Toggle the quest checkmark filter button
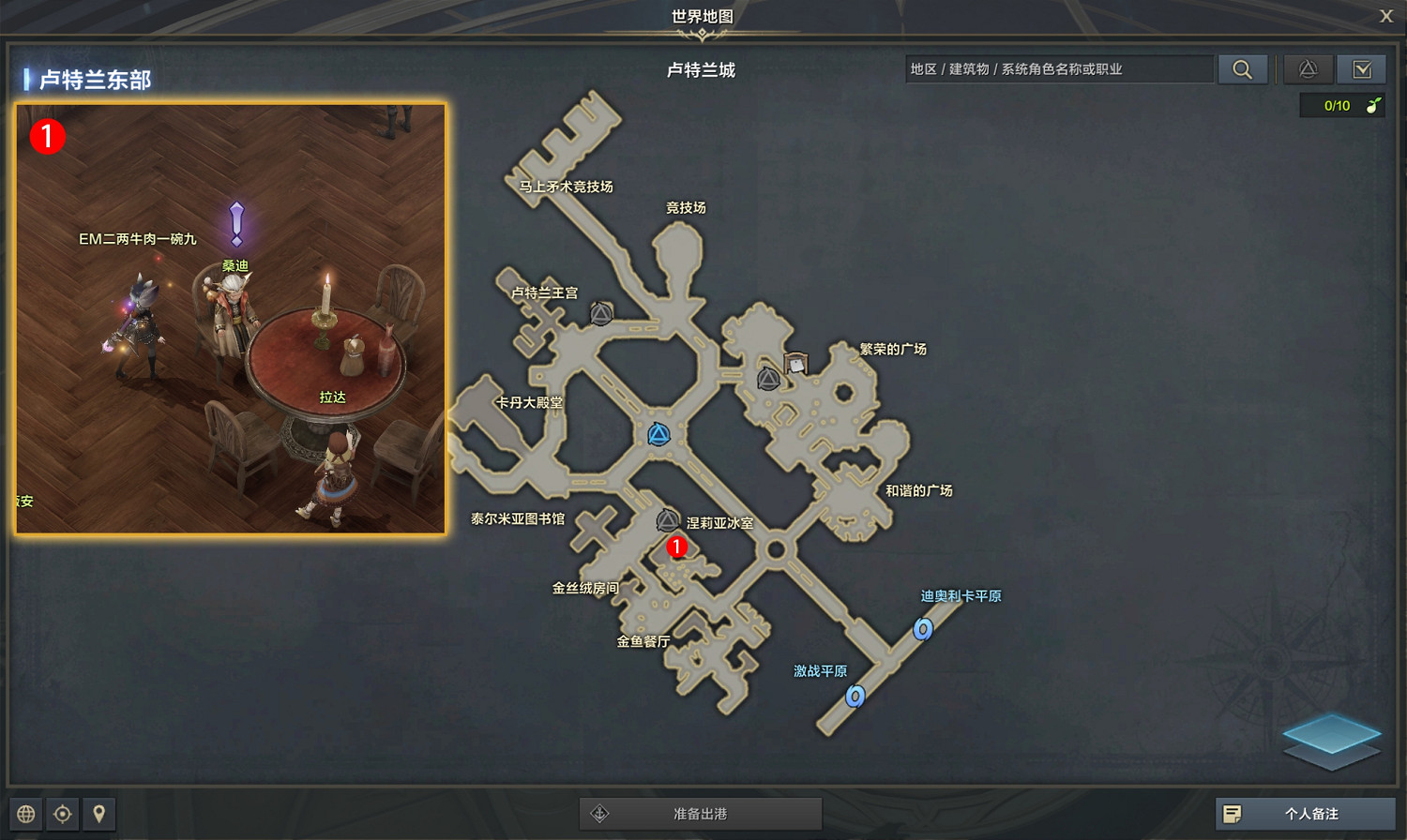The width and height of the screenshot is (1407, 840). point(1364,68)
